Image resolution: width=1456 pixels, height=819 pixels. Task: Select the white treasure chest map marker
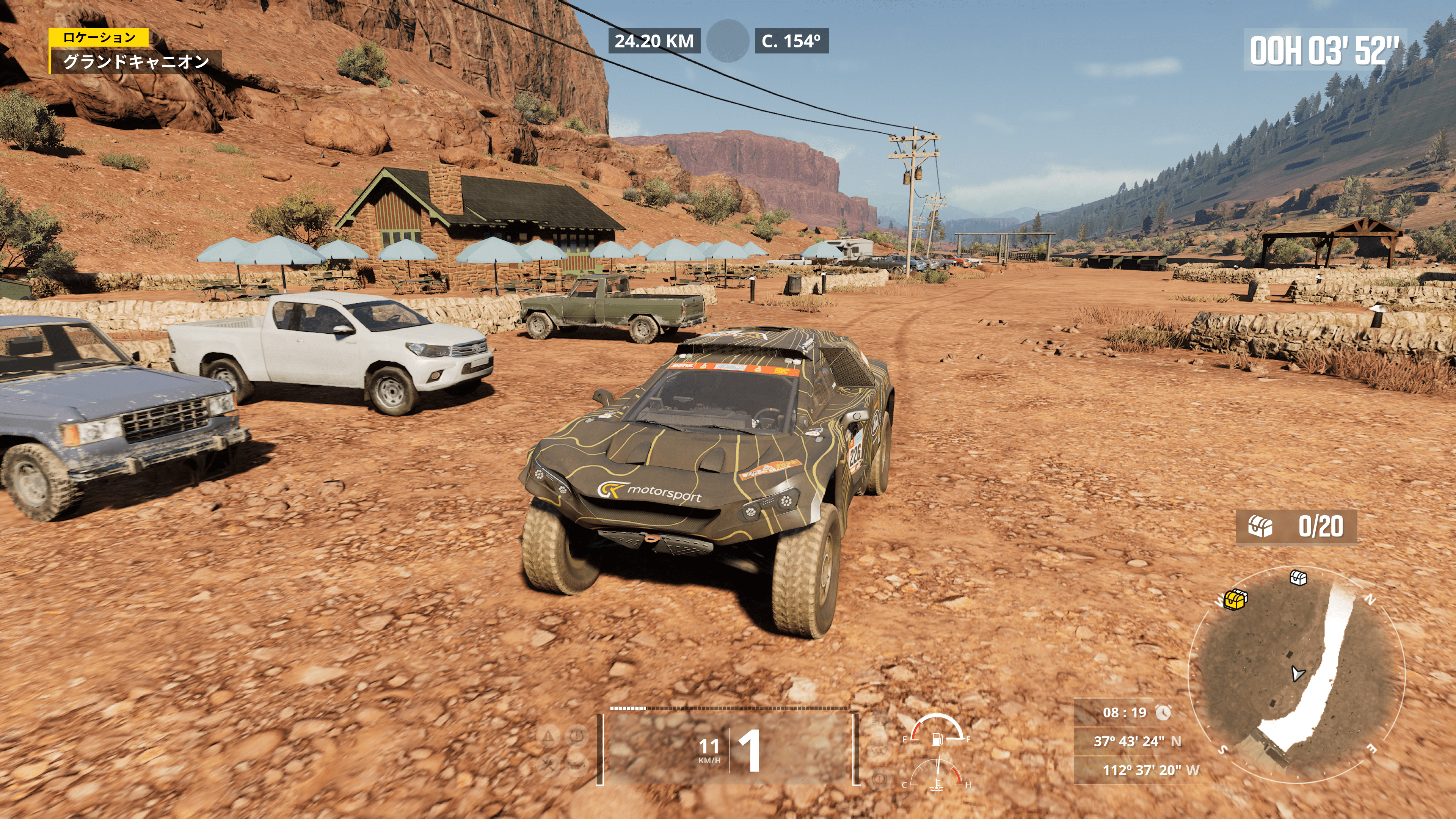(x=1298, y=577)
